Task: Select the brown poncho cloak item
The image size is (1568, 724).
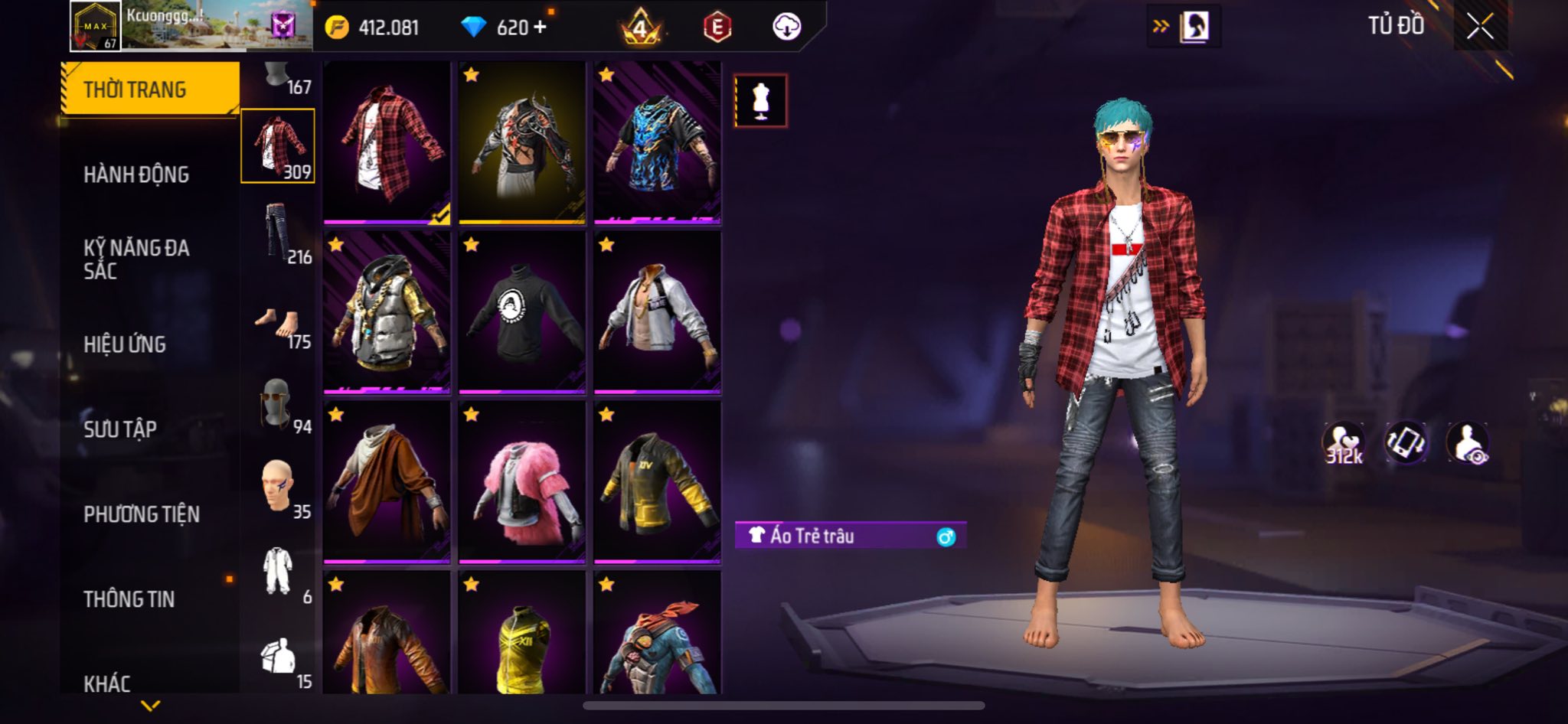Action: pos(387,484)
